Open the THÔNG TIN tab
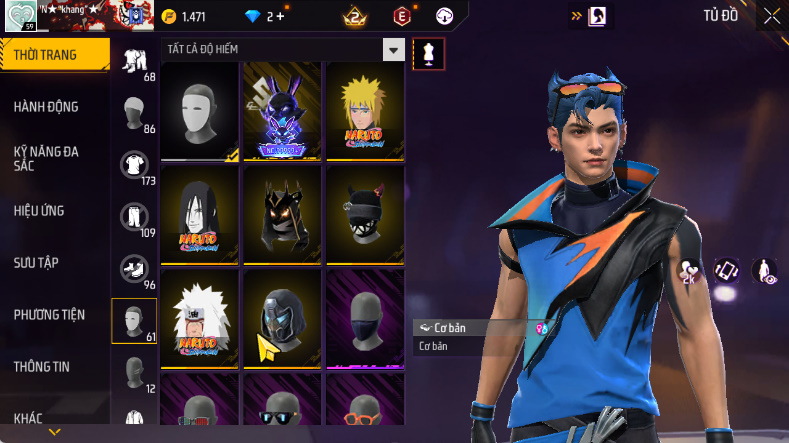The image size is (789, 443). click(x=42, y=367)
